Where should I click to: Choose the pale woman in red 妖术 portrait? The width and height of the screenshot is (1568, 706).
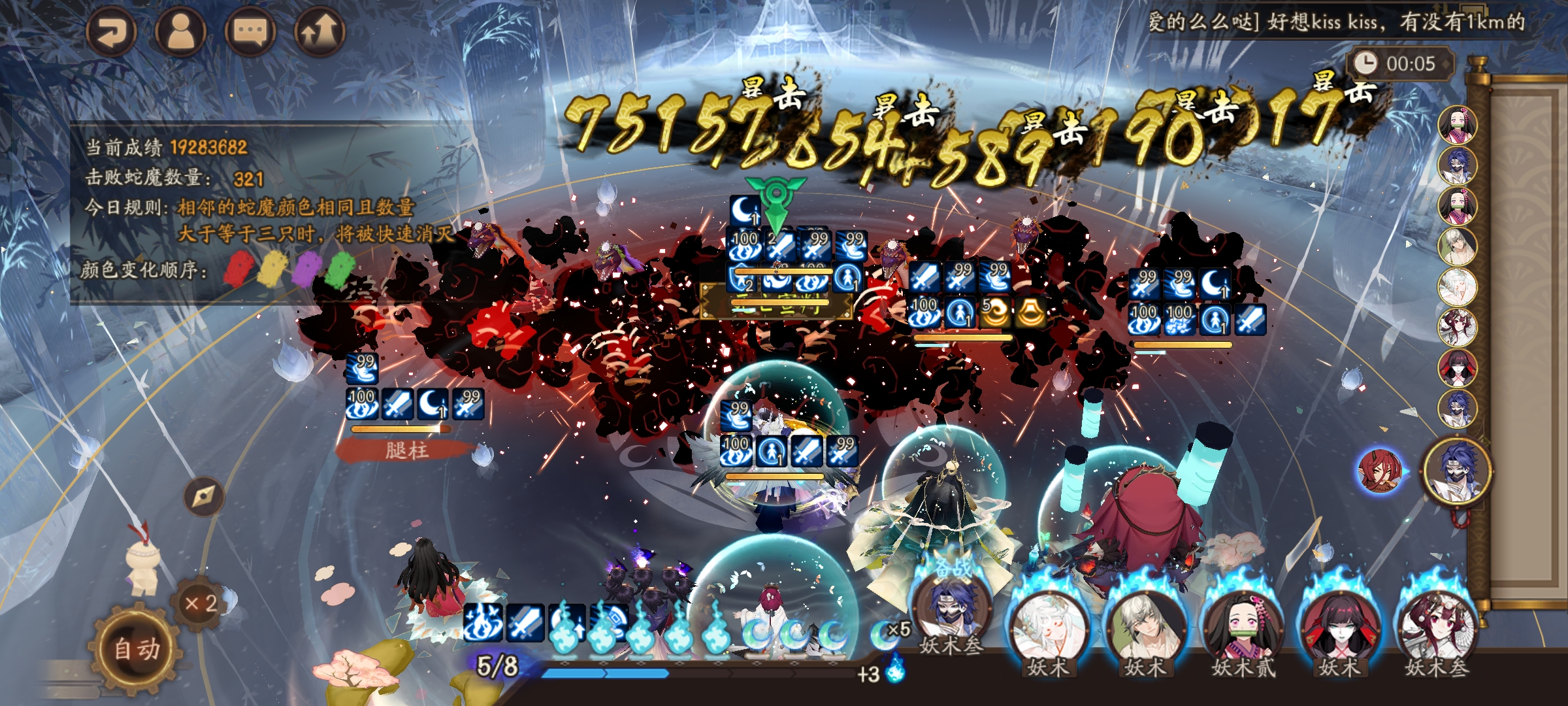(x=1339, y=628)
